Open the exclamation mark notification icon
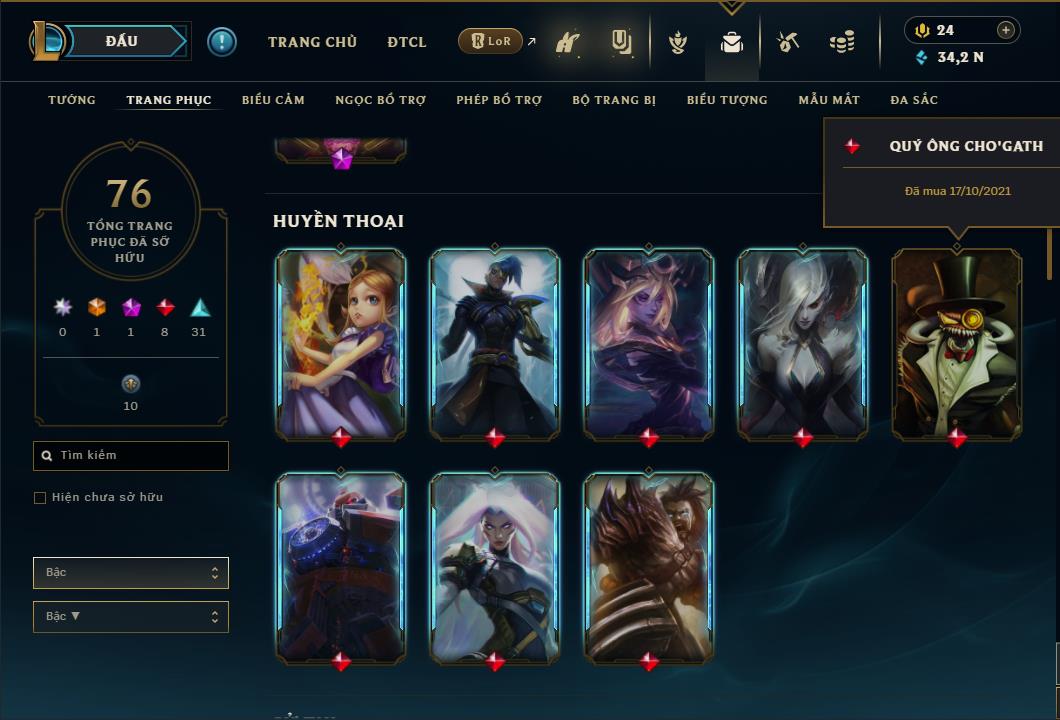The image size is (1060, 720). pos(222,42)
